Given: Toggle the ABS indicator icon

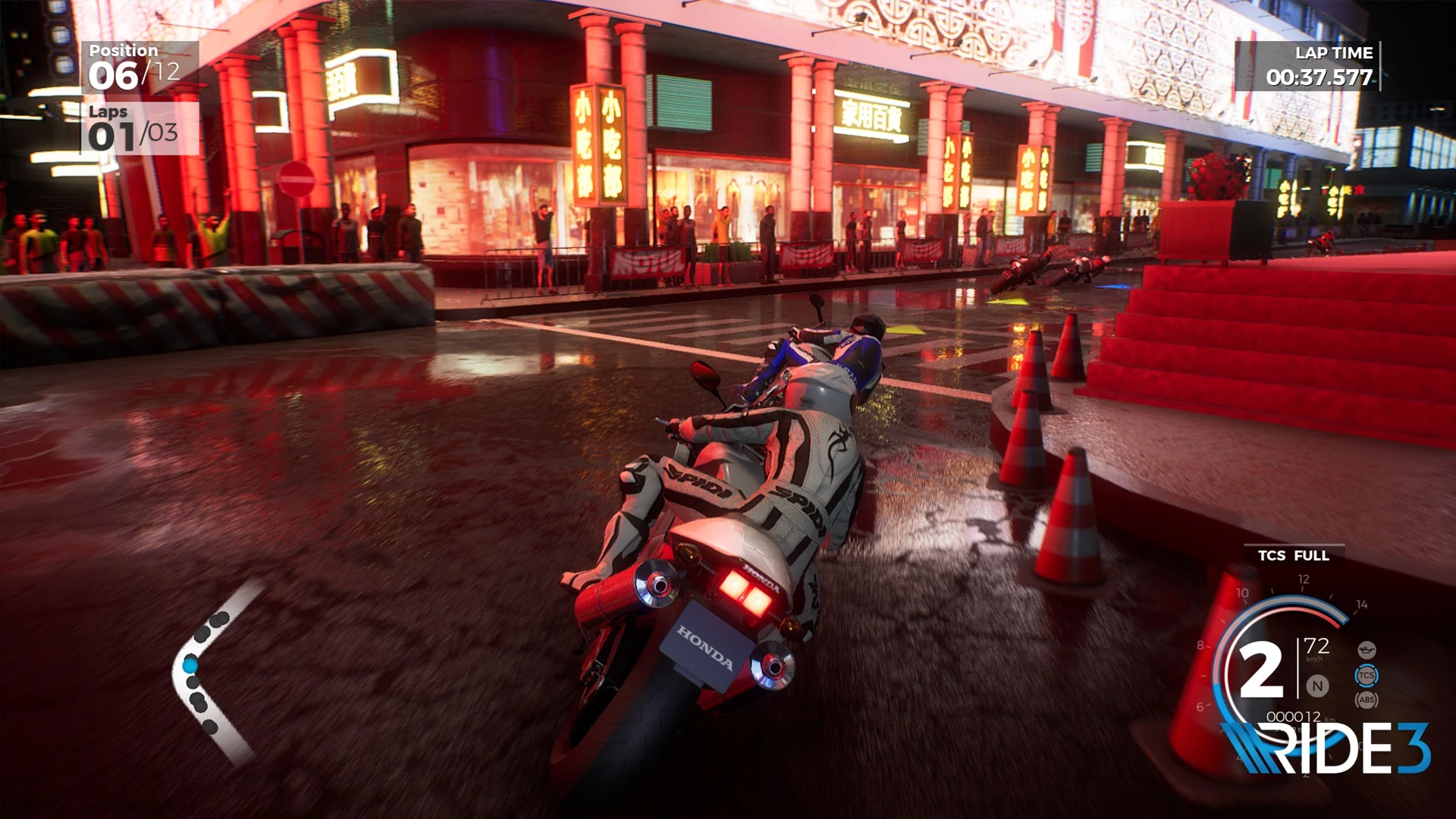Looking at the screenshot, I should 1366,700.
